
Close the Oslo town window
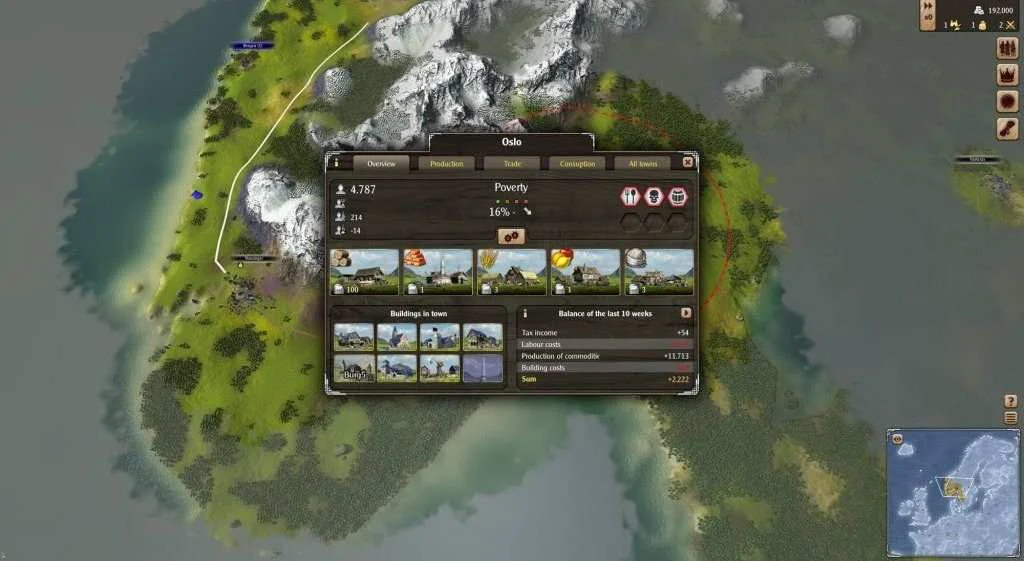[688, 162]
